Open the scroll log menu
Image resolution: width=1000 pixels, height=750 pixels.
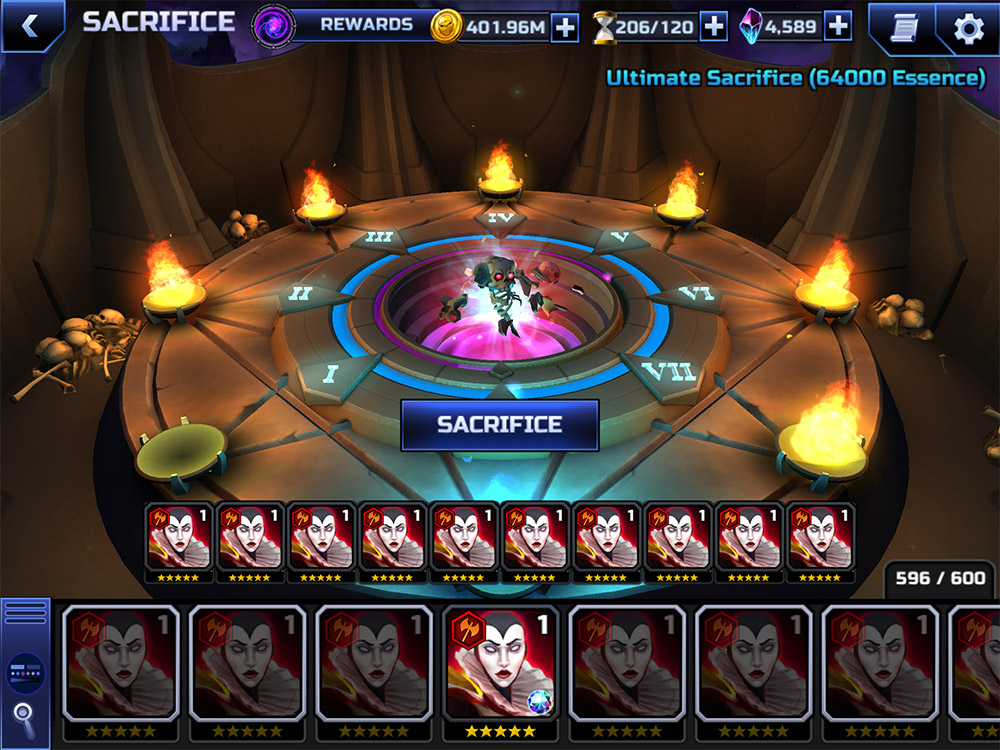[x=901, y=28]
